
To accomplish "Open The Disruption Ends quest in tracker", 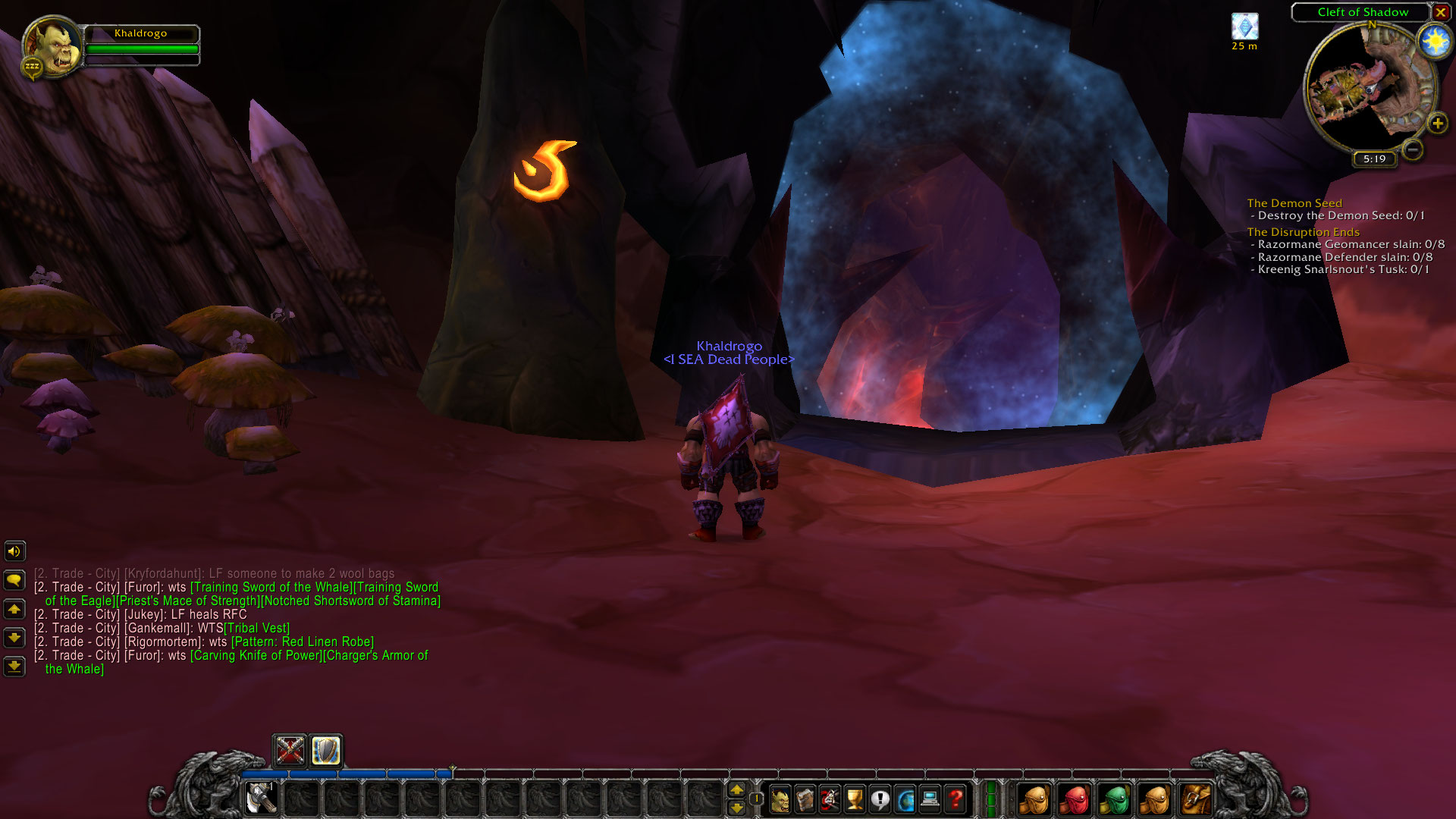I will 1303,232.
